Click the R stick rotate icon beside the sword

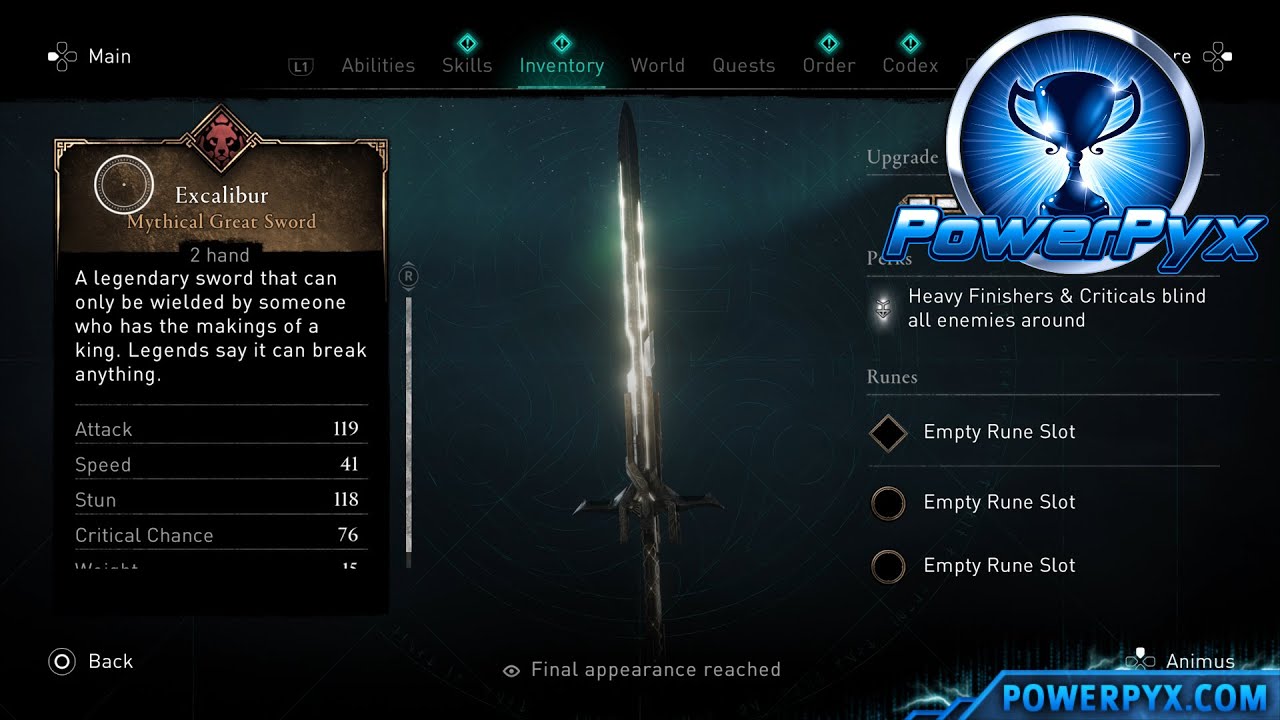407,277
